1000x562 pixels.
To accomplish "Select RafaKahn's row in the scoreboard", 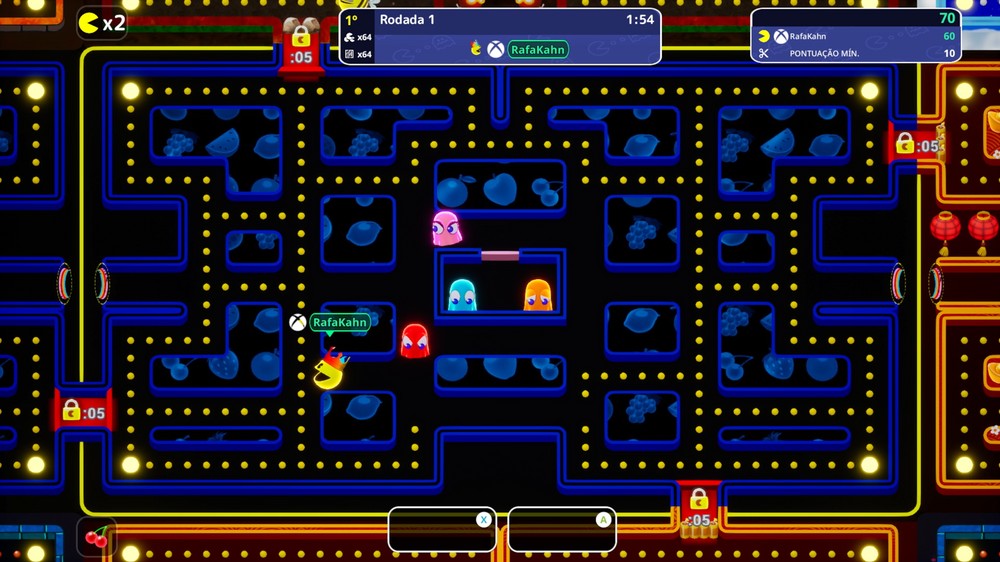I will click(x=856, y=36).
